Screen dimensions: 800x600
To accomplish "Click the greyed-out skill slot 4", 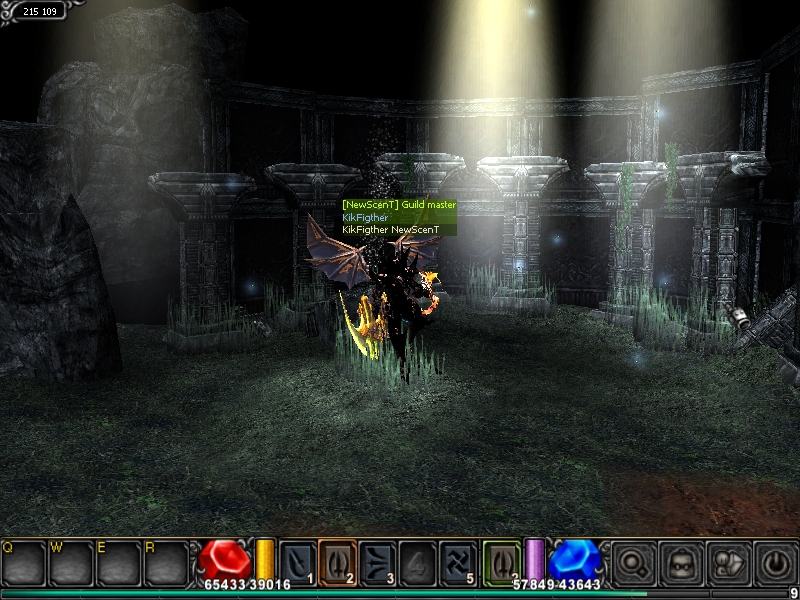I will point(417,561).
